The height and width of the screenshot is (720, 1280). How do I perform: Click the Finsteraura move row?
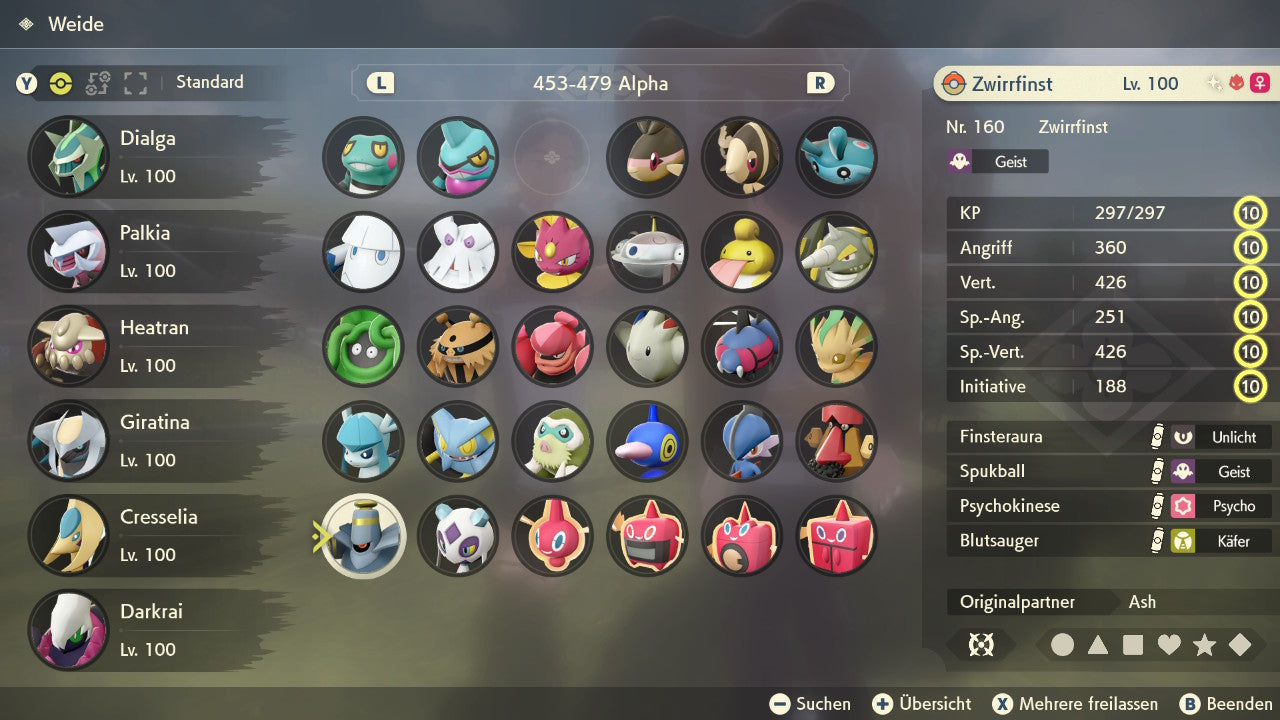pos(1108,437)
